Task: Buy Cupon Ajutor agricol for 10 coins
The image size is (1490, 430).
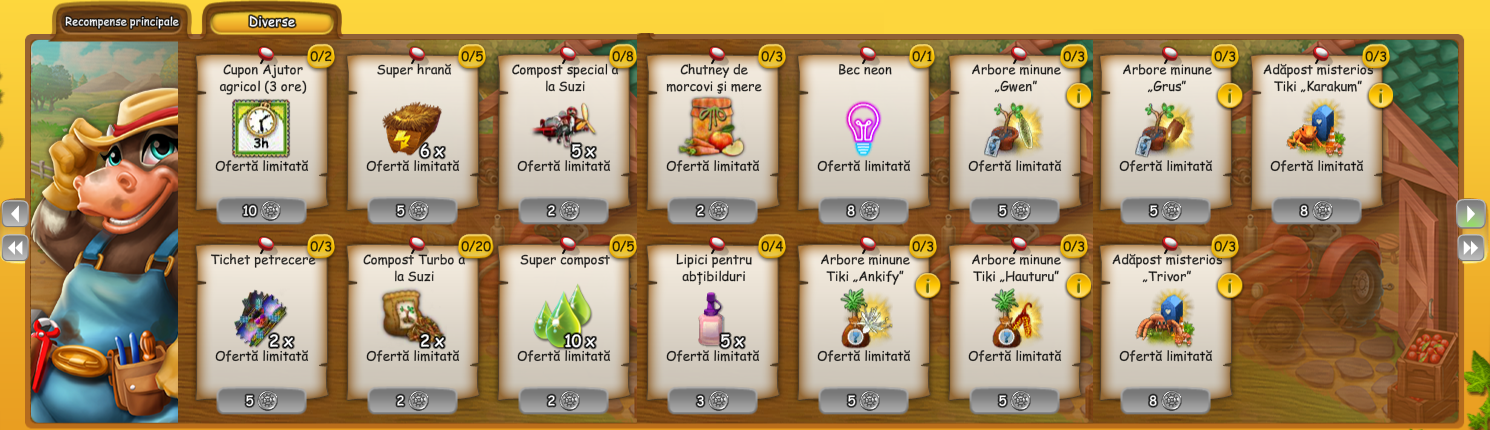Action: [262, 211]
